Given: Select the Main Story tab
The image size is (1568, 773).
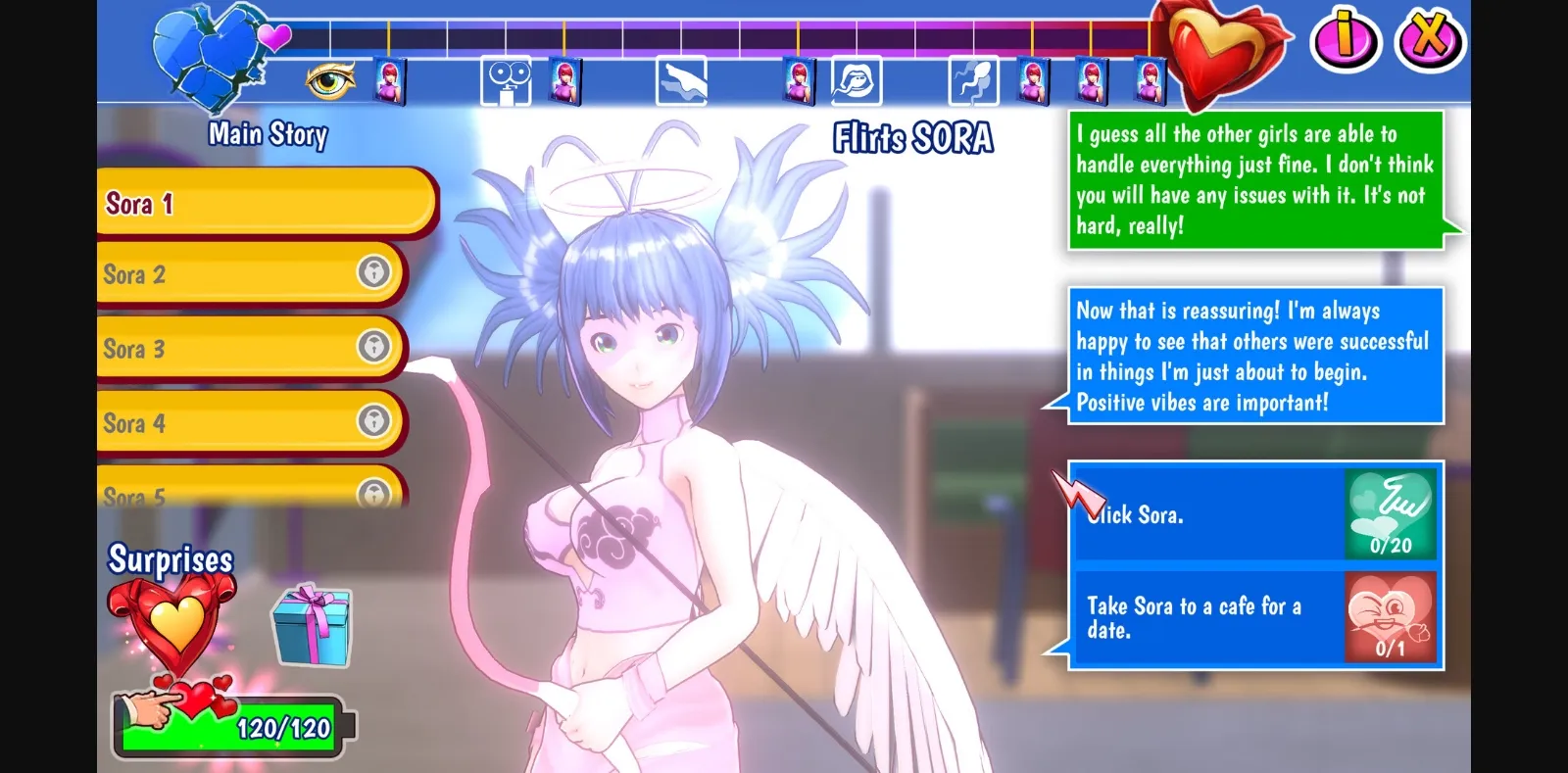Looking at the screenshot, I should 268,134.
